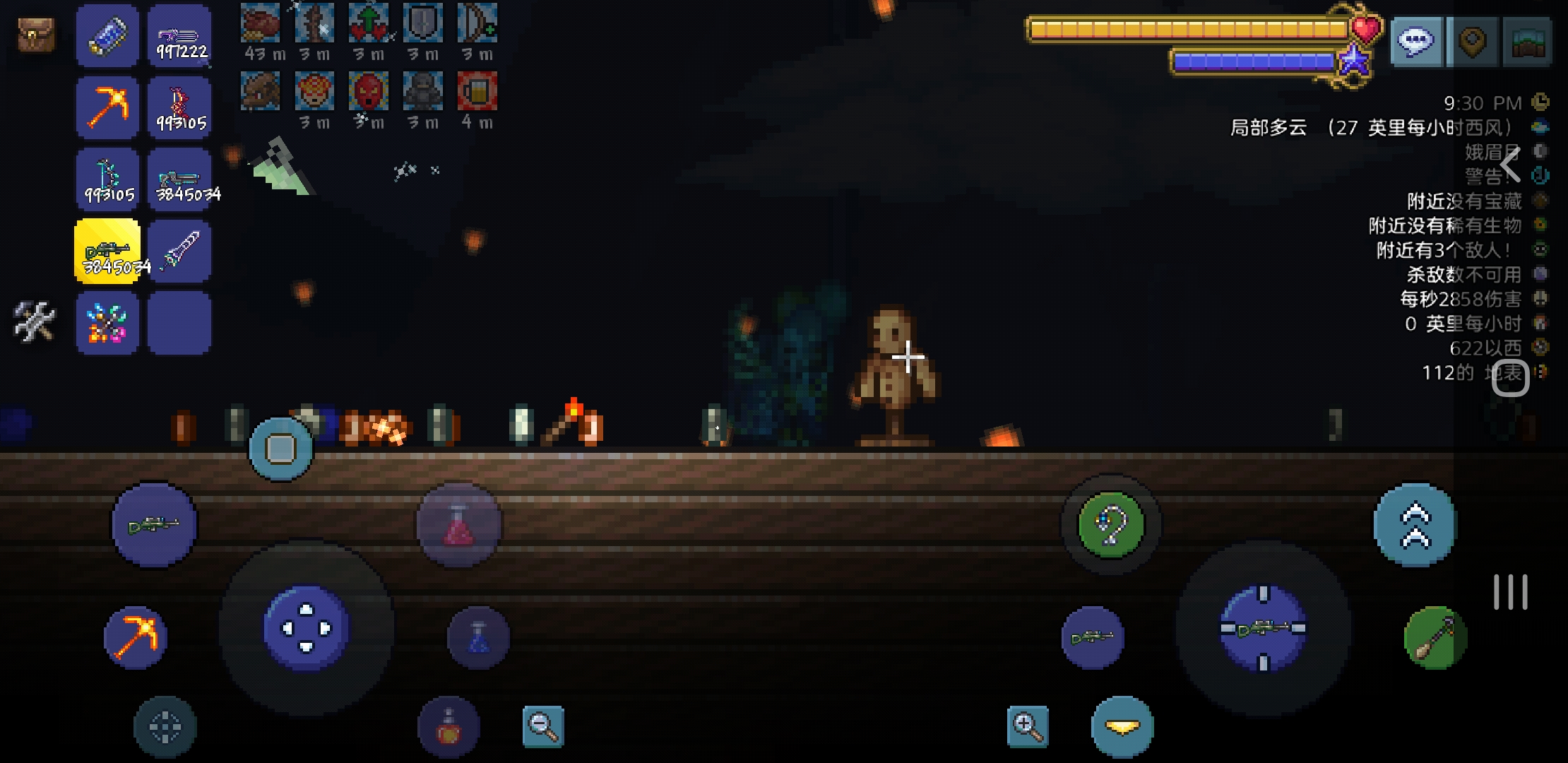The width and height of the screenshot is (1568, 763).
Task: Open the housing menu button
Action: [x=1527, y=42]
